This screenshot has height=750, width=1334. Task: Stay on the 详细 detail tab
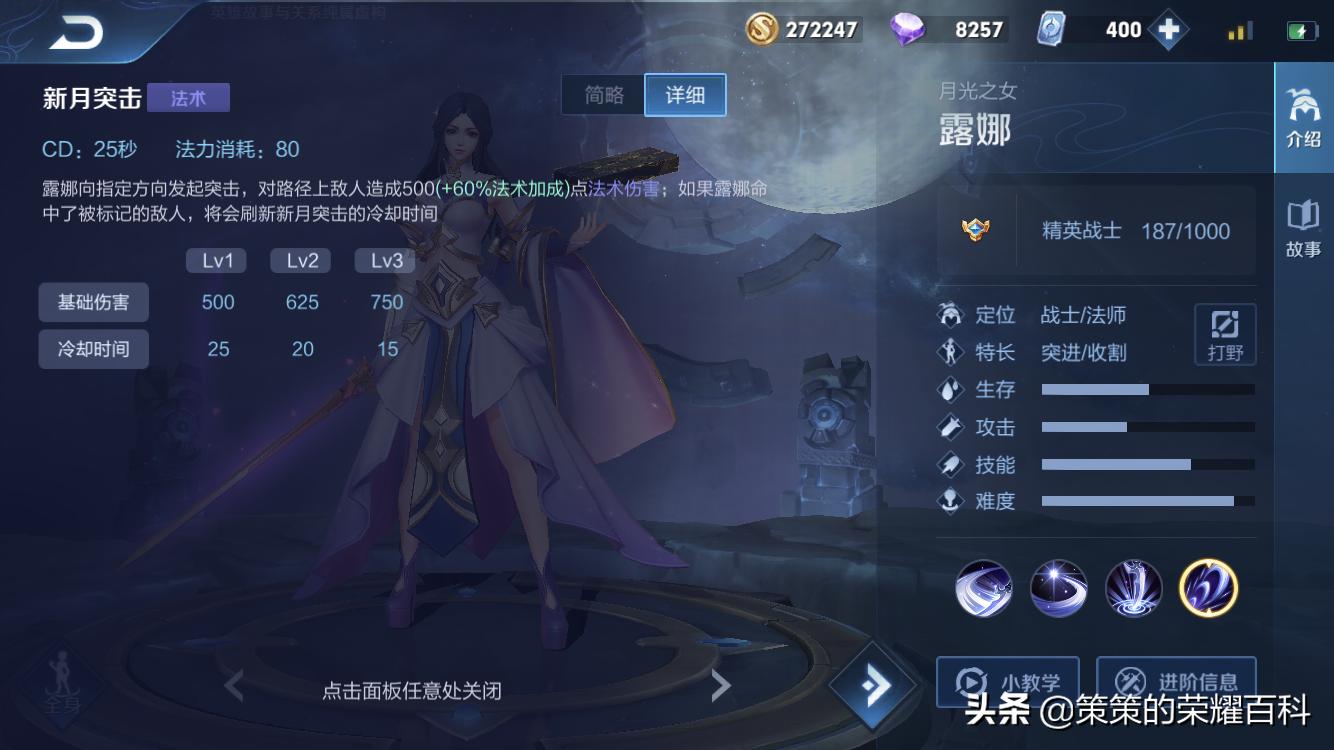pyautogui.click(x=685, y=94)
